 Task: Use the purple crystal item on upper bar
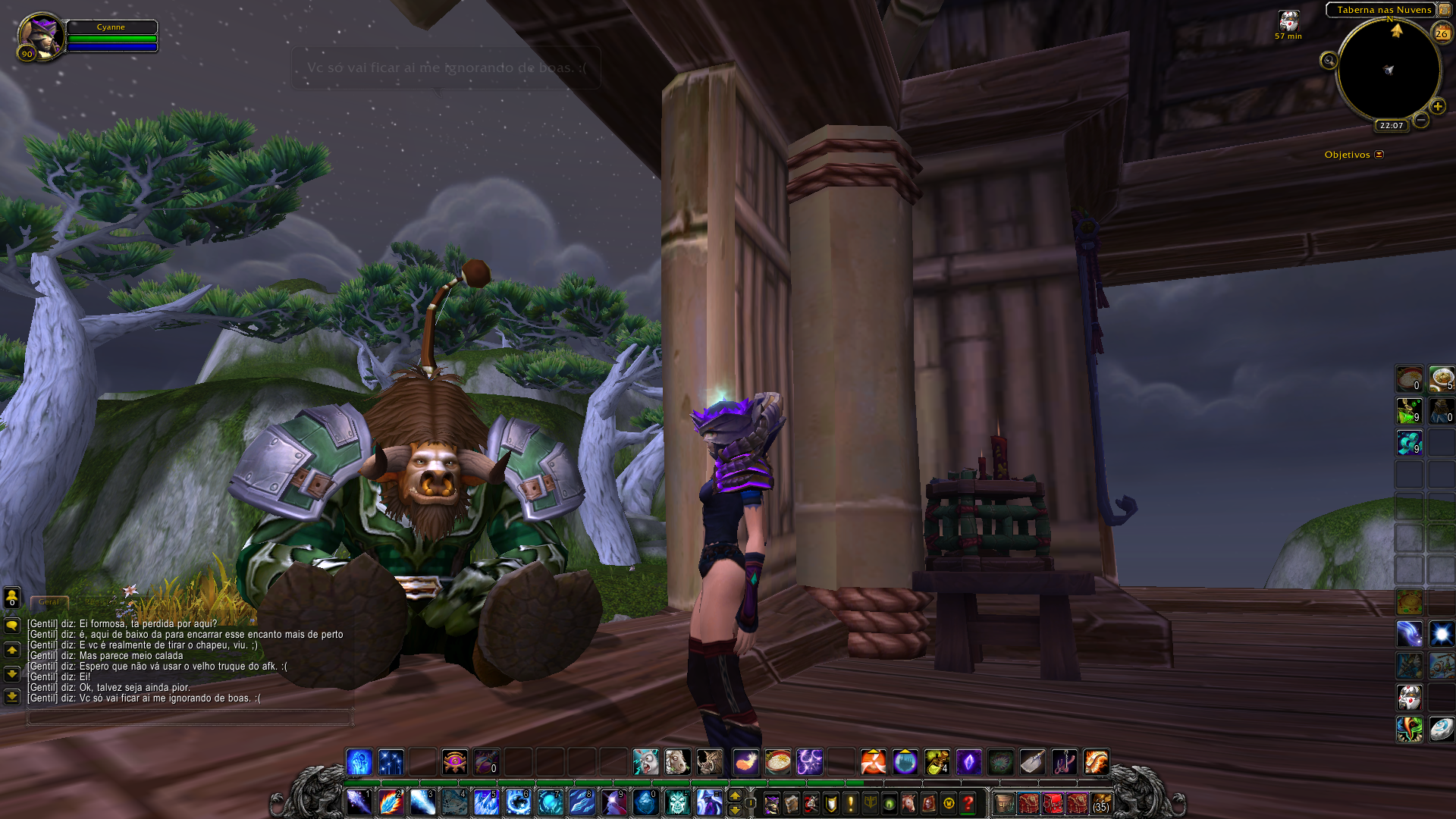coord(968,761)
